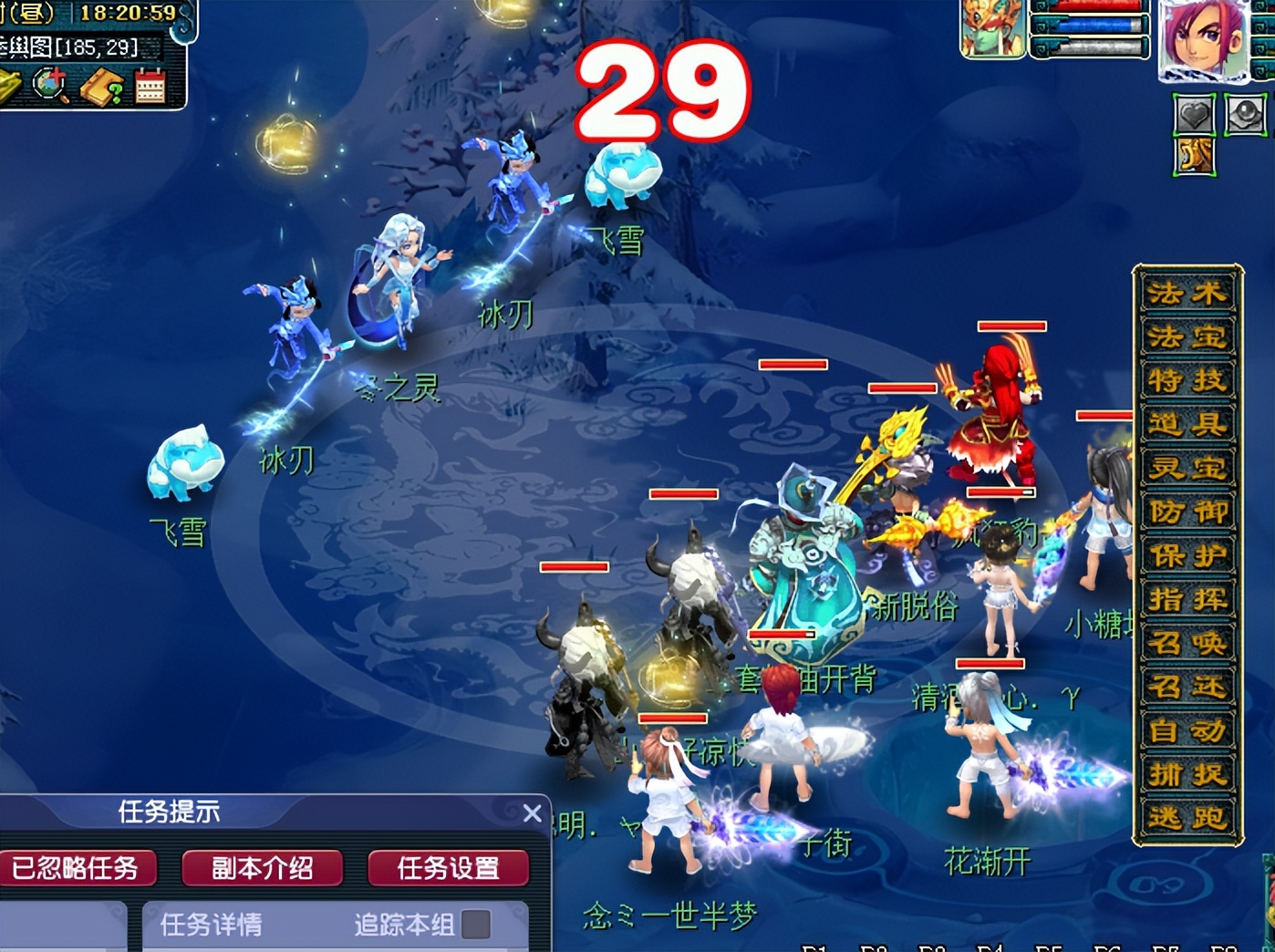Close the 任务提示 quest panel
This screenshot has width=1275, height=952.
click(533, 812)
